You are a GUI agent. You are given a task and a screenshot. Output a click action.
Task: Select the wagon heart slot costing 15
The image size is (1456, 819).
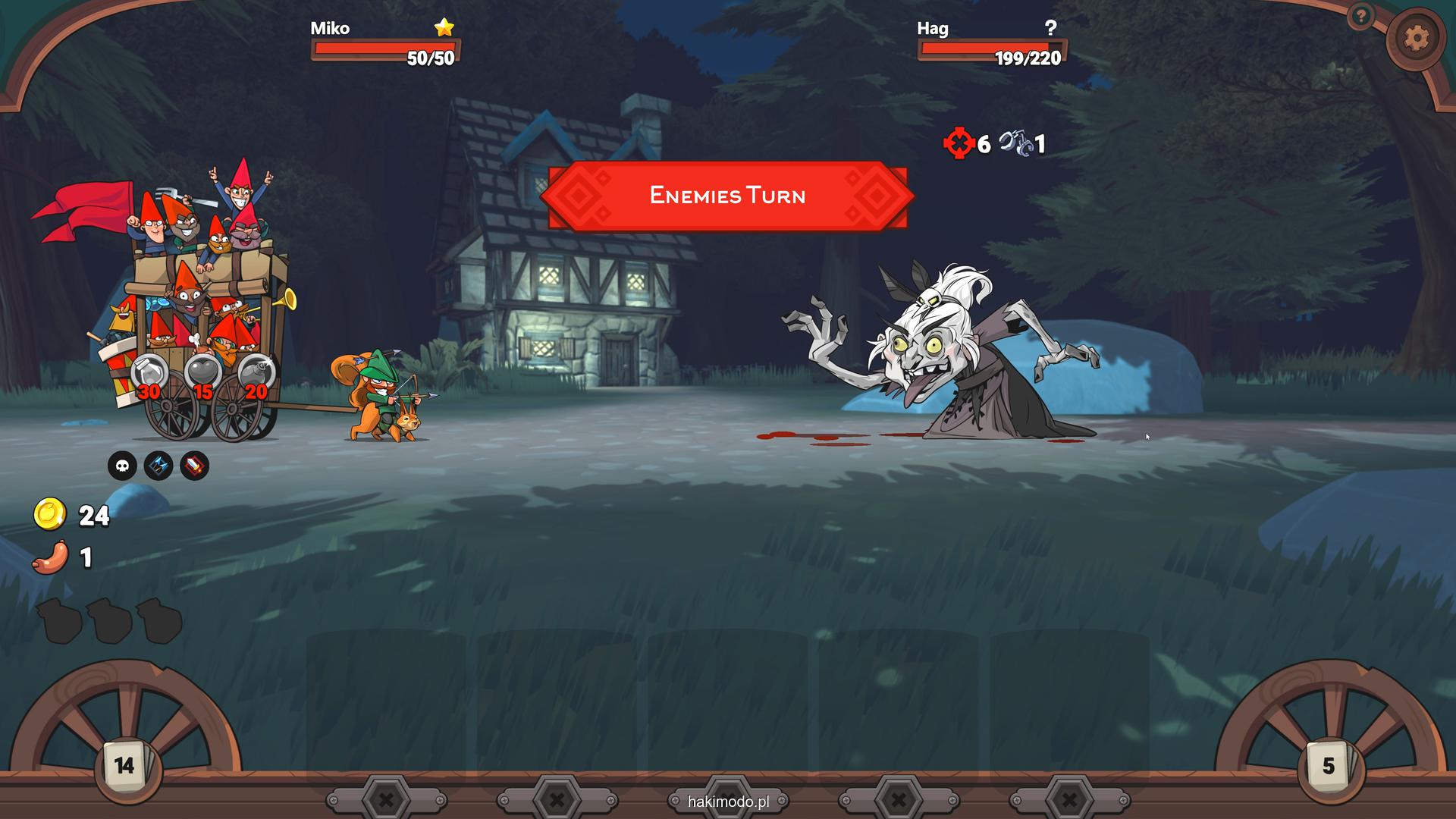pos(202,373)
